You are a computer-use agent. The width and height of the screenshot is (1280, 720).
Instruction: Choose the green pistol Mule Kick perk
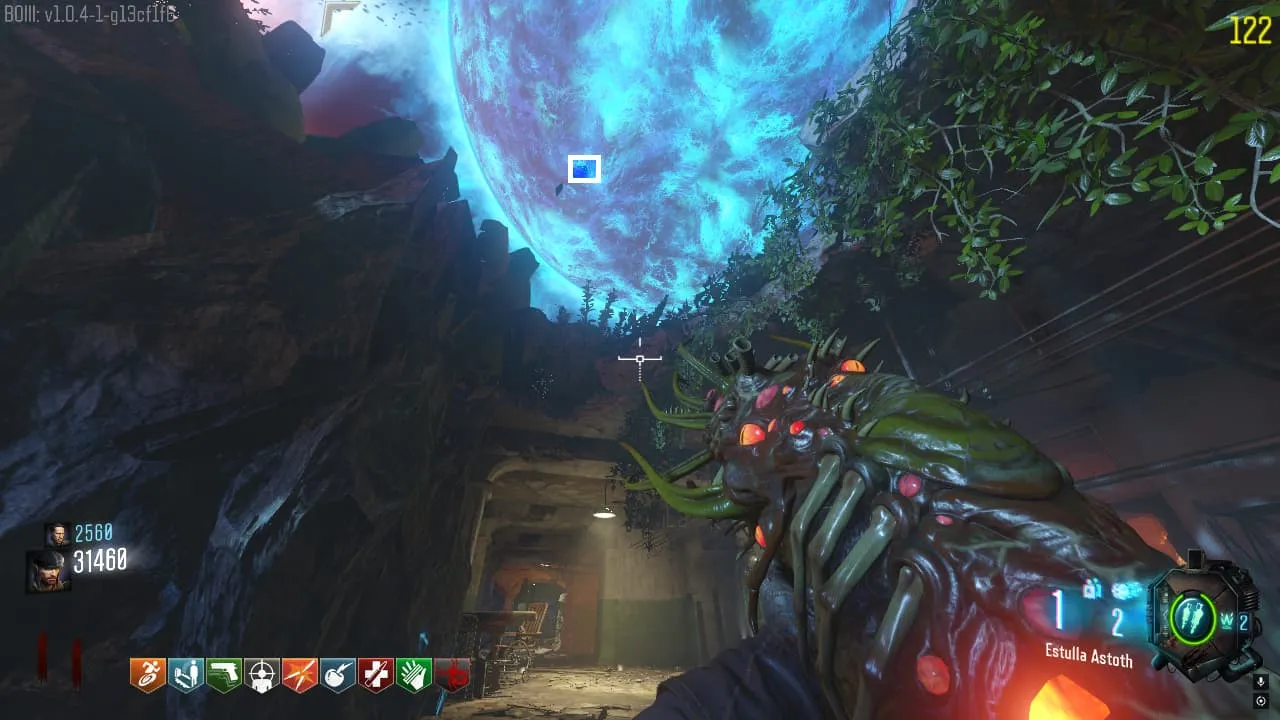[224, 676]
